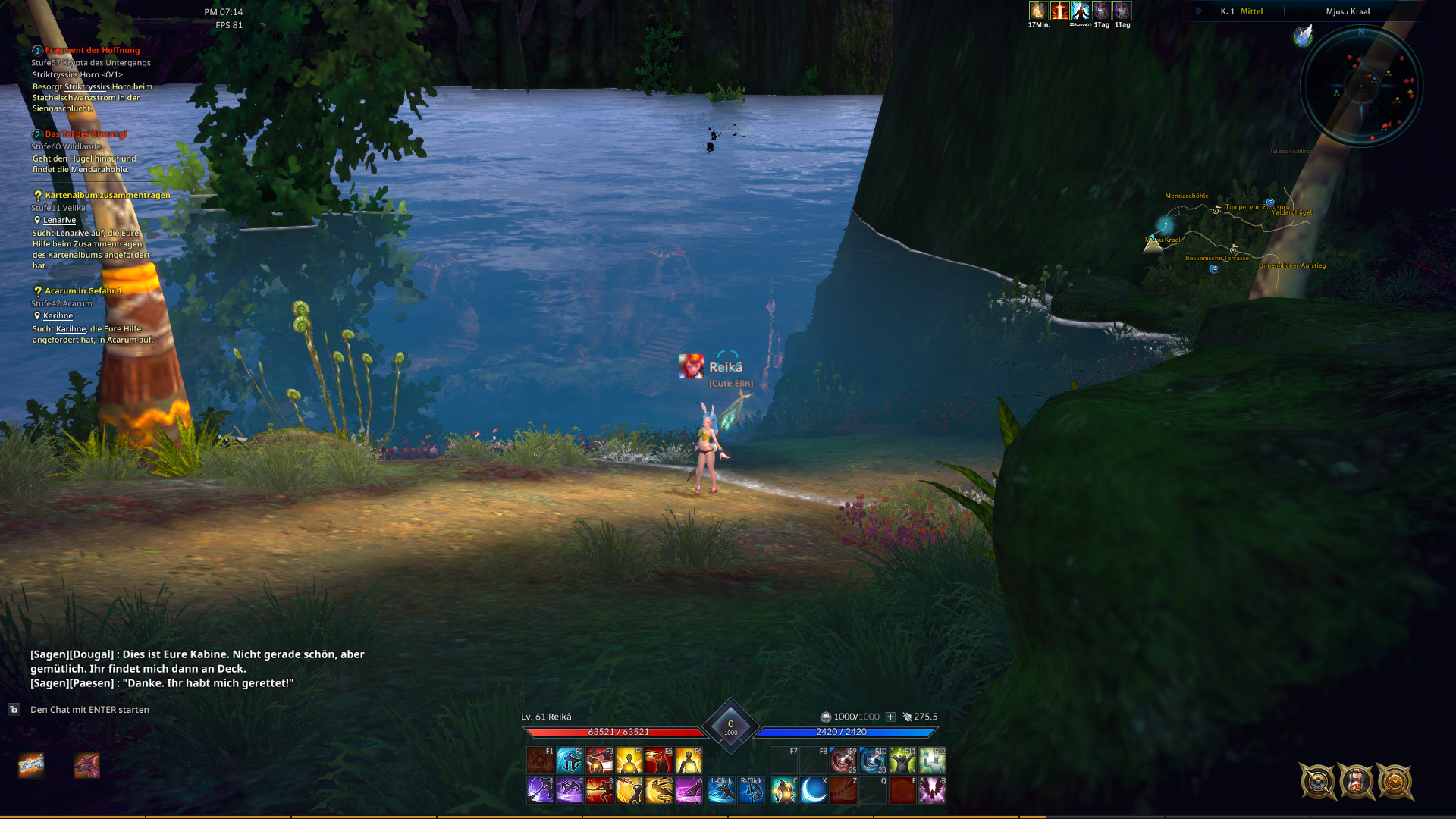The image size is (1456, 819).
Task: Use the purple winged skill on R
Action: click(932, 790)
